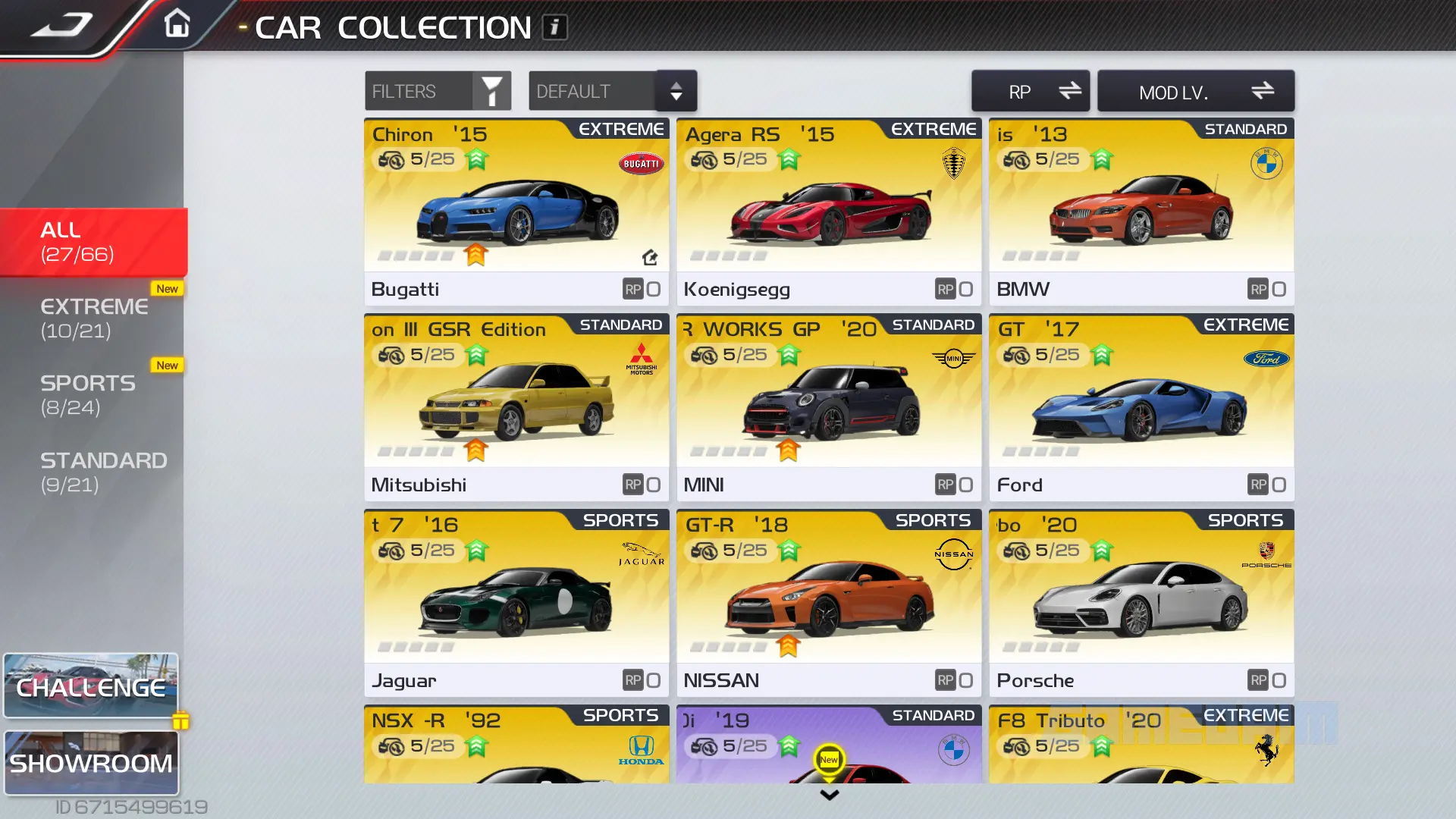Toggle the RP swap button
The height and width of the screenshot is (819, 1456).
point(1030,92)
